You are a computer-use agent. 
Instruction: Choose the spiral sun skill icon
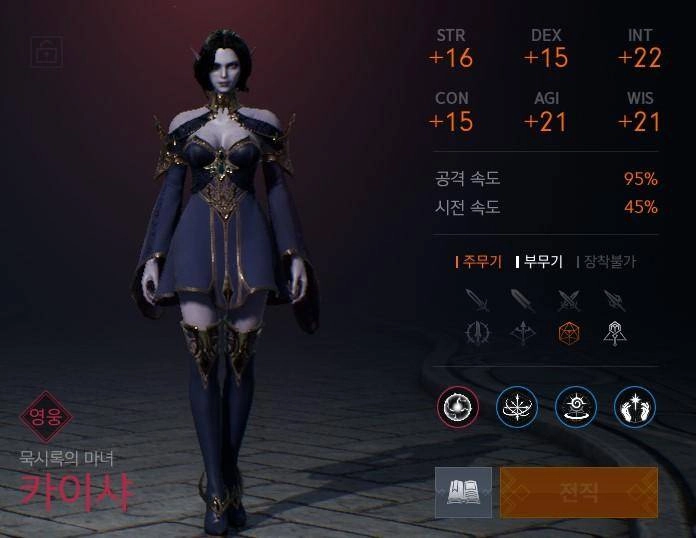click(576, 407)
